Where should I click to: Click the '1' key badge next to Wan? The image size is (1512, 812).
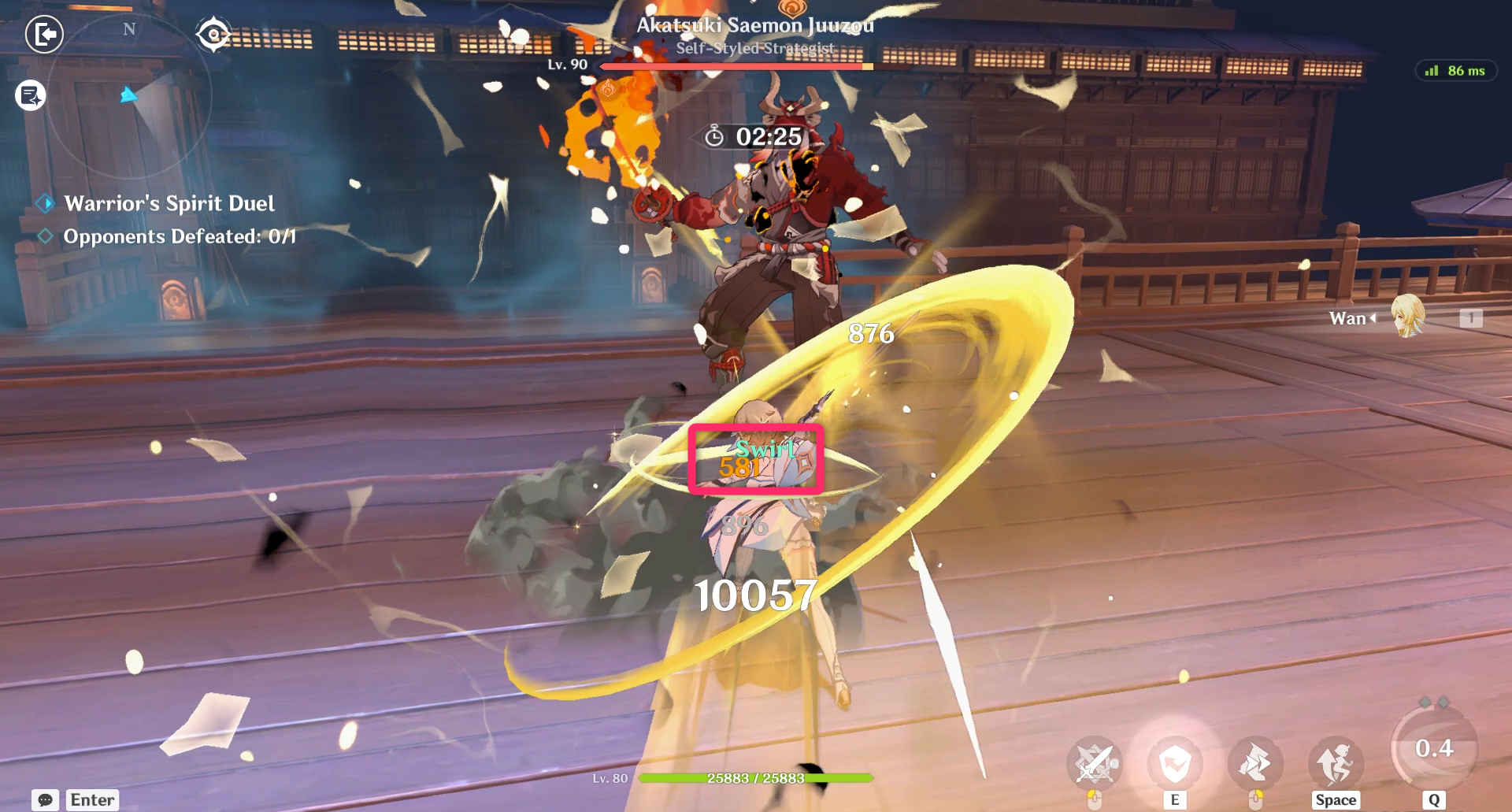1469,318
